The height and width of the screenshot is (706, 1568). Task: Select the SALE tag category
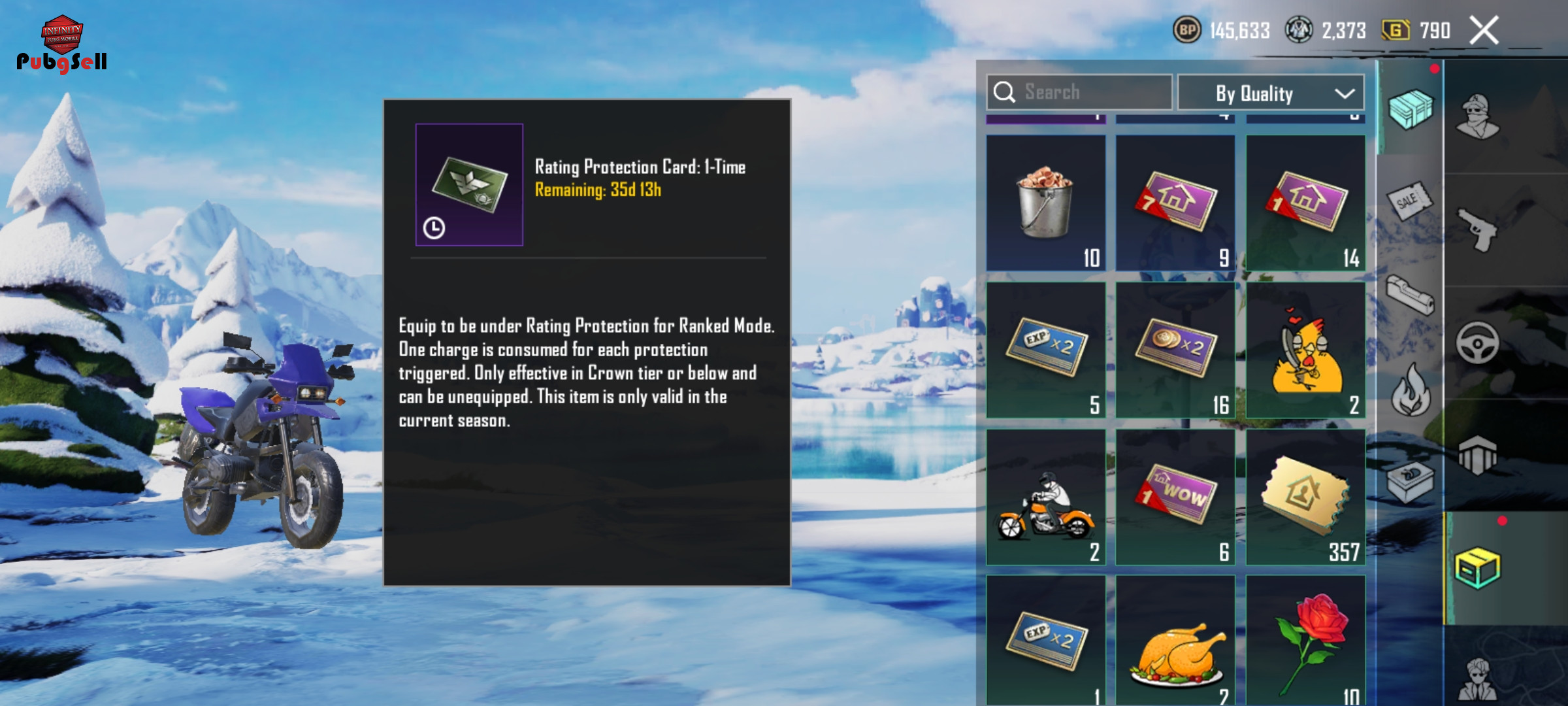coord(1409,201)
